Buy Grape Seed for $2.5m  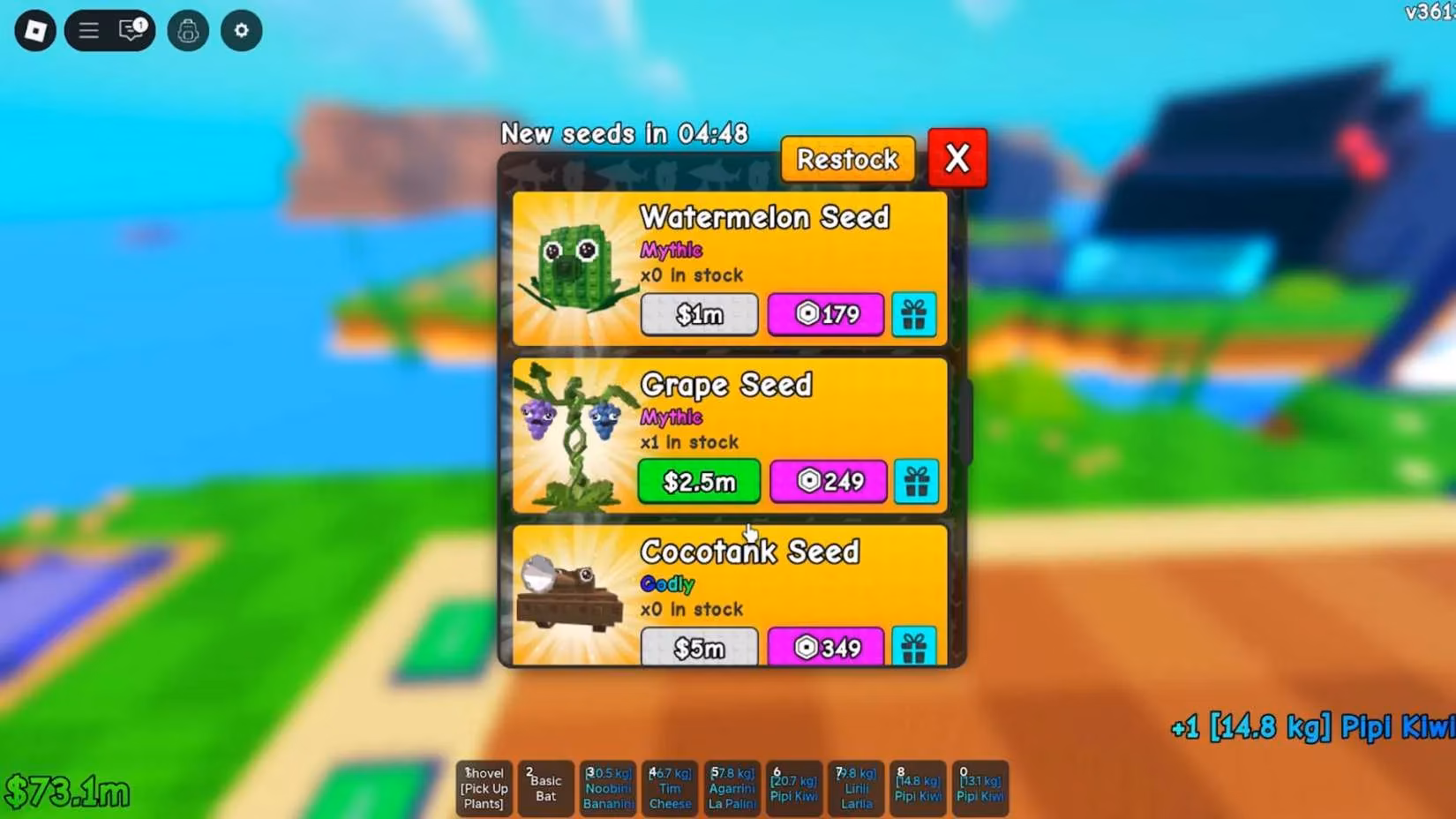click(x=698, y=481)
